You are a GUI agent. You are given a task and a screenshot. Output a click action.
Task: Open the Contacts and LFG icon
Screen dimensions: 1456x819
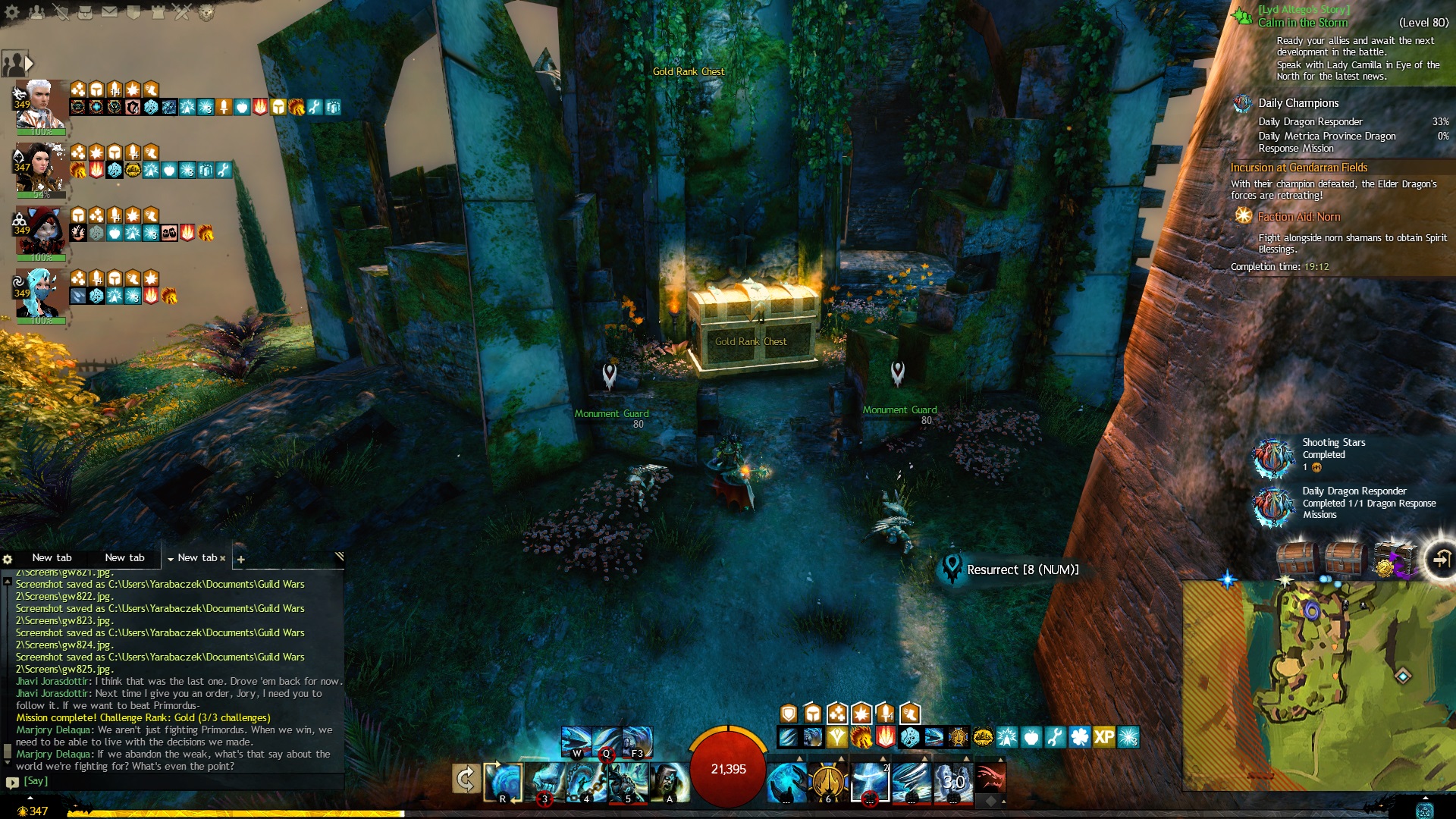(x=36, y=12)
